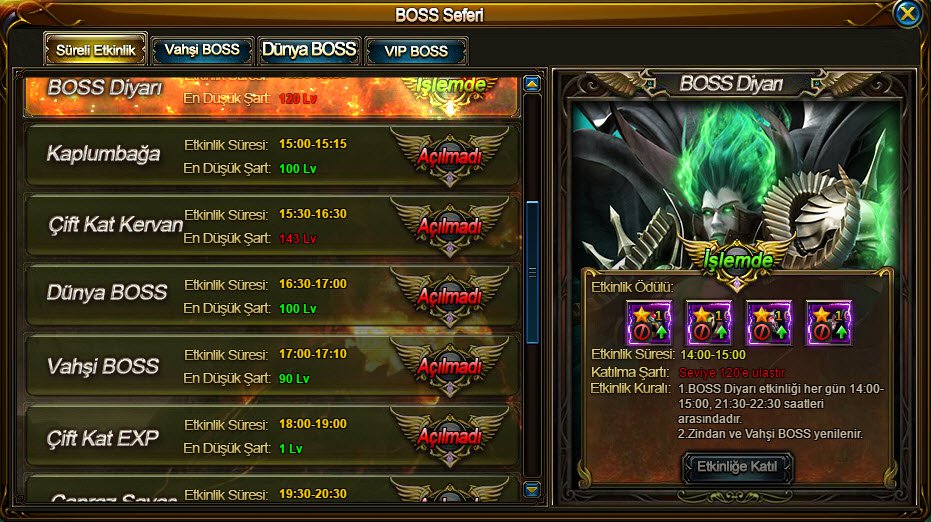This screenshot has width=931, height=522.
Task: Click the scroll down arrow of event list
Action: point(532,490)
